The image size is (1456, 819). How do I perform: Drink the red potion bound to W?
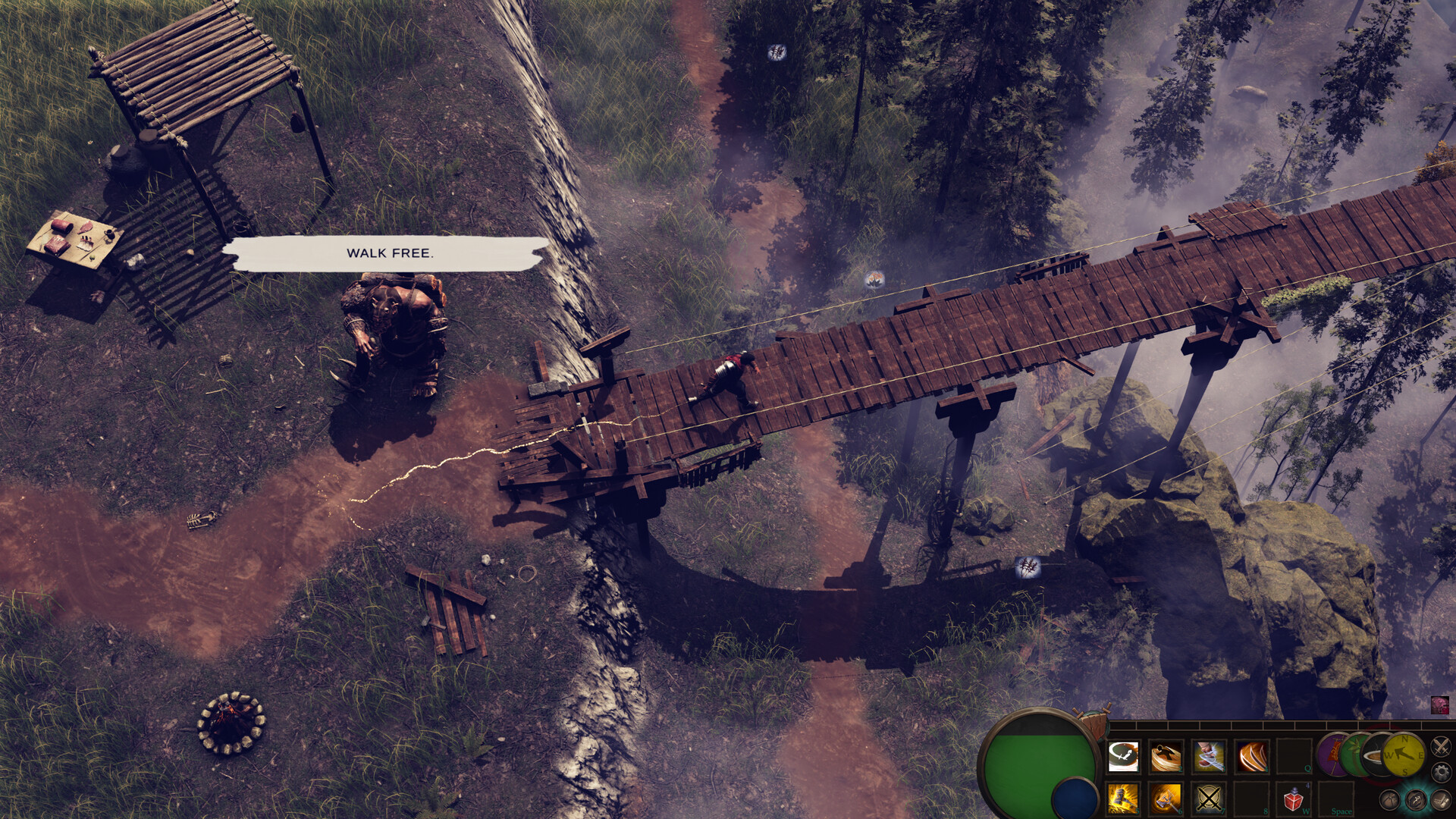click(x=1294, y=799)
